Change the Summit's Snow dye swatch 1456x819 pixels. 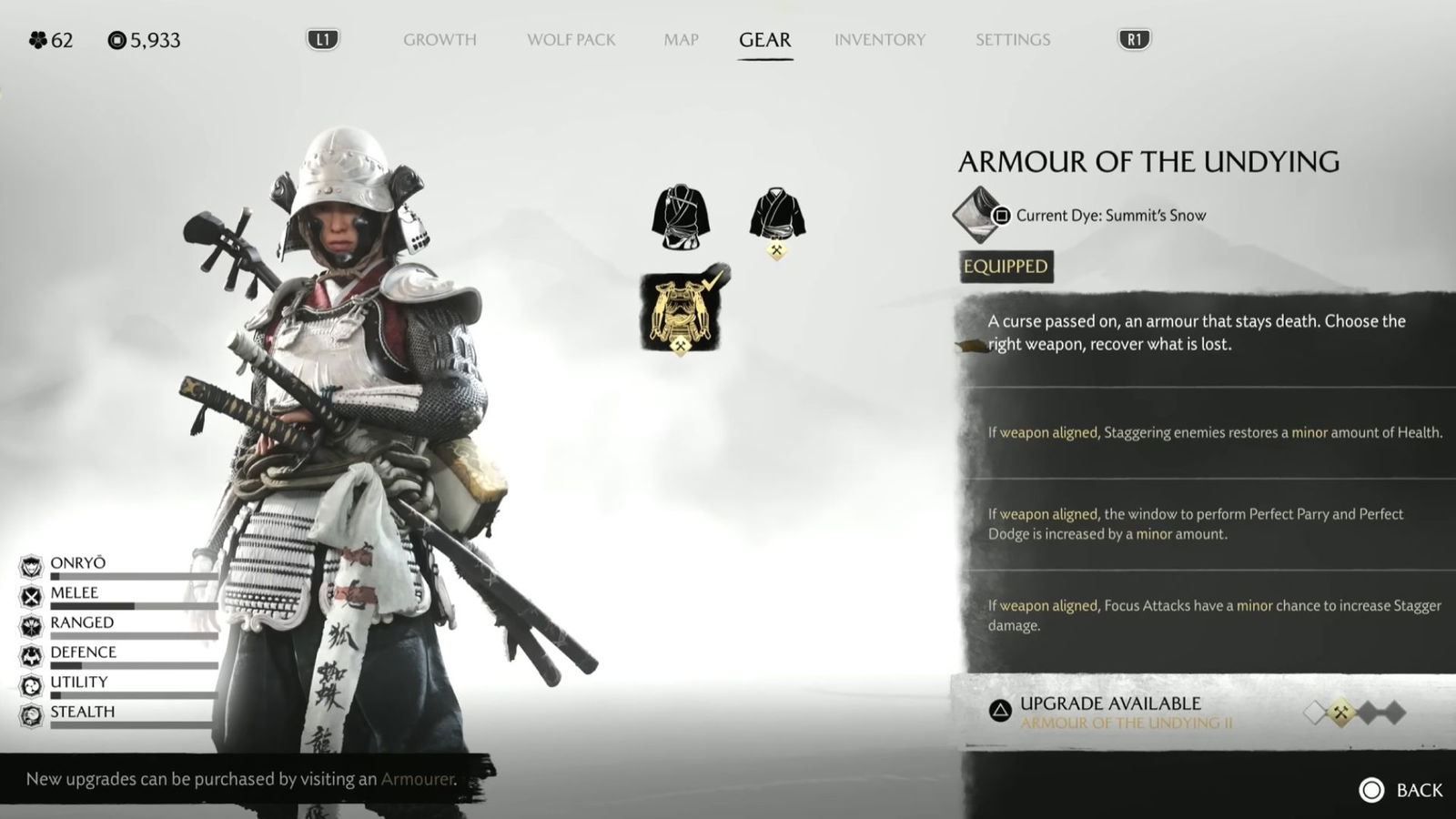tap(976, 215)
